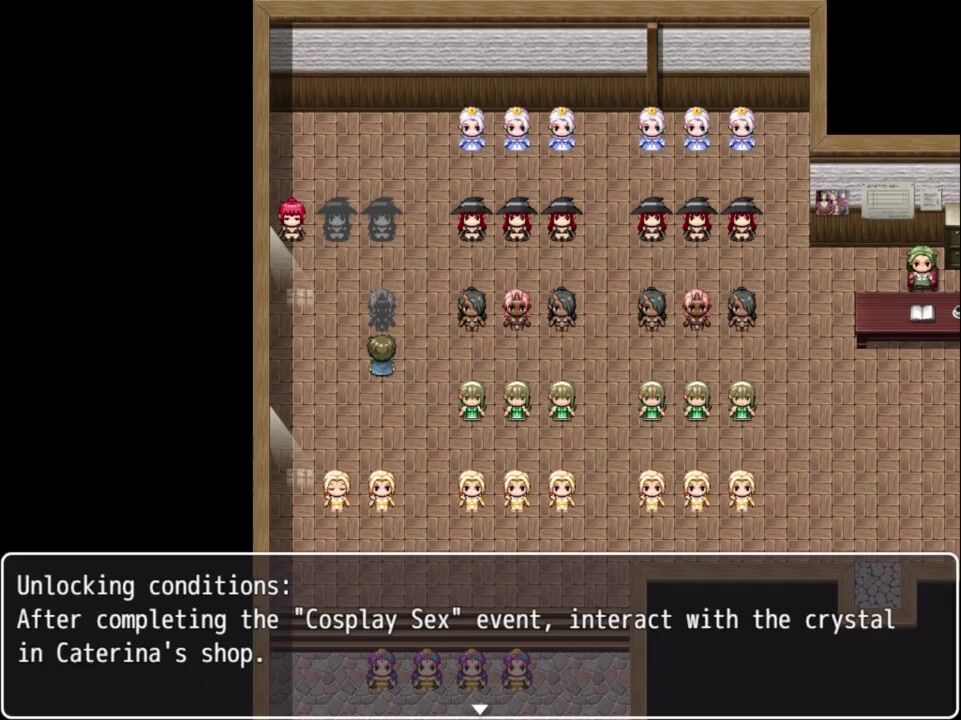The width and height of the screenshot is (961, 720).
Task: Advance dialogue with the white continue arrow
Action: click(480, 708)
